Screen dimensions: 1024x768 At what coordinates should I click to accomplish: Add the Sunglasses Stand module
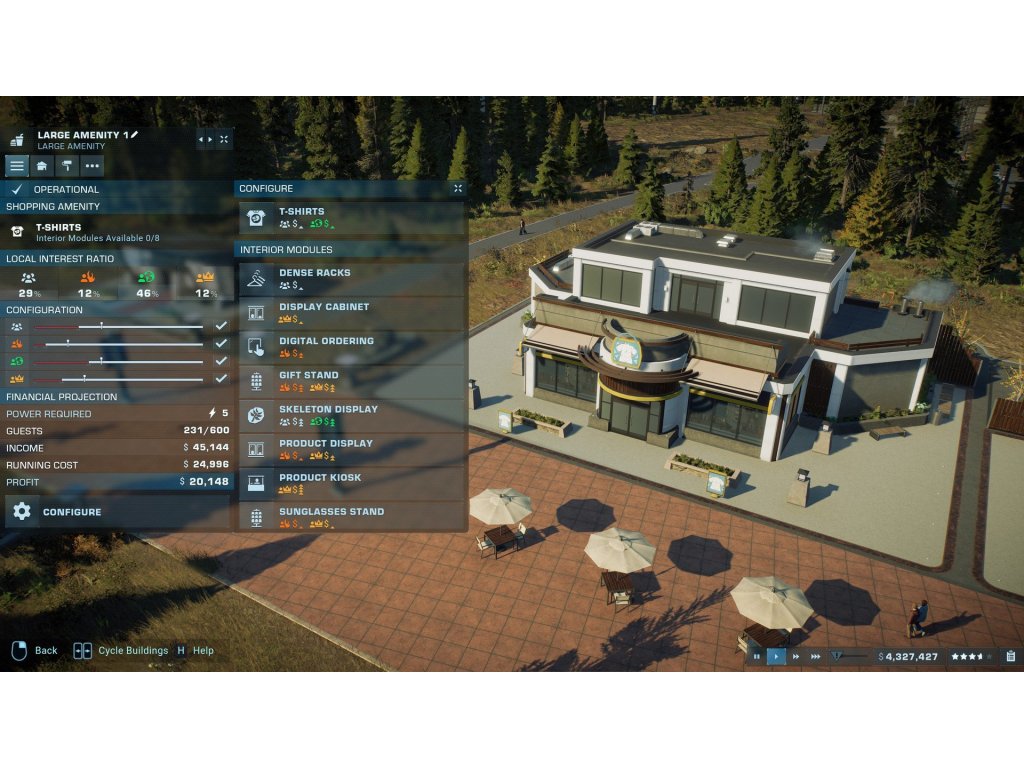coord(352,516)
